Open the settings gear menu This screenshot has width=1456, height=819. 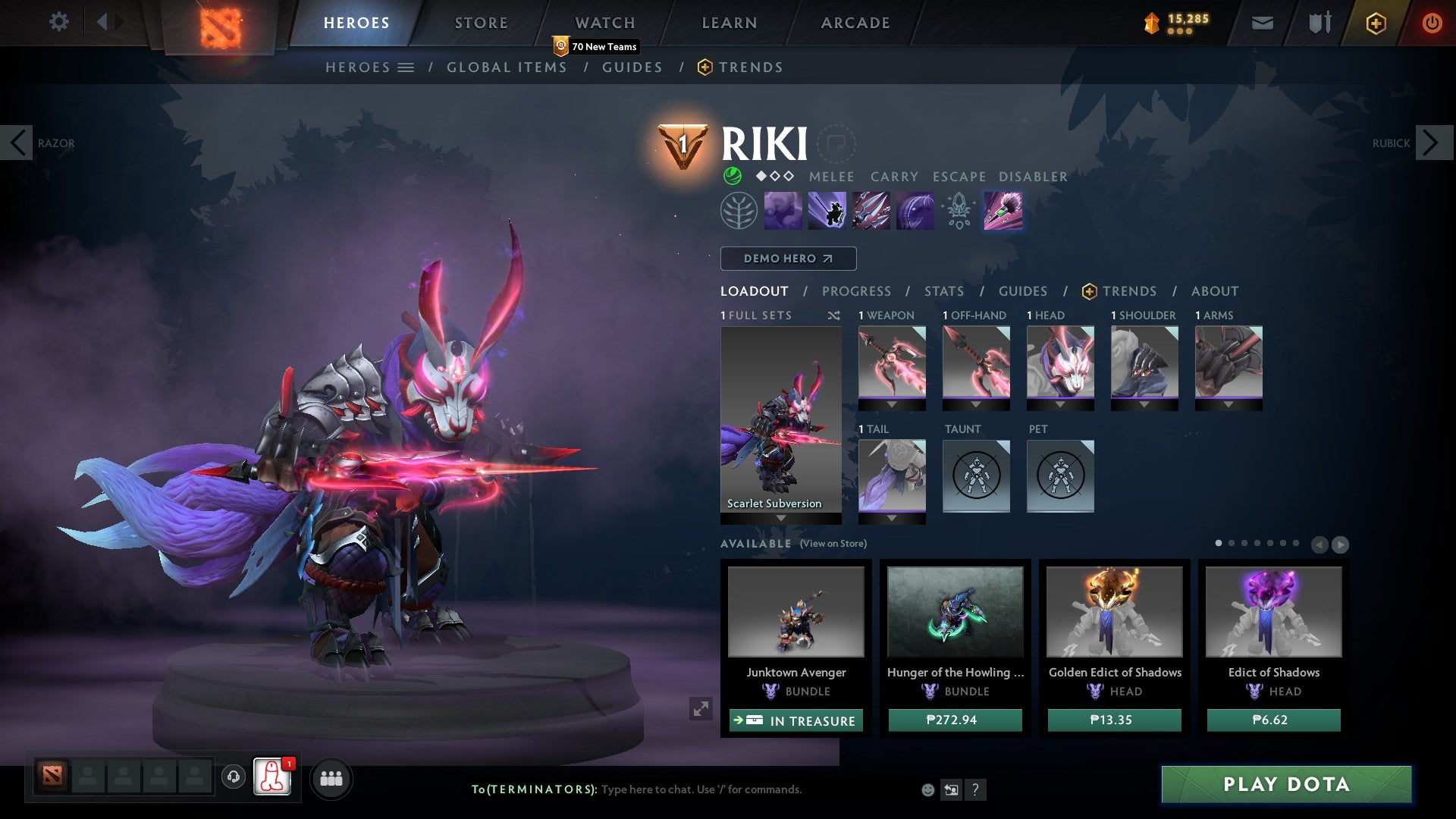[58, 22]
